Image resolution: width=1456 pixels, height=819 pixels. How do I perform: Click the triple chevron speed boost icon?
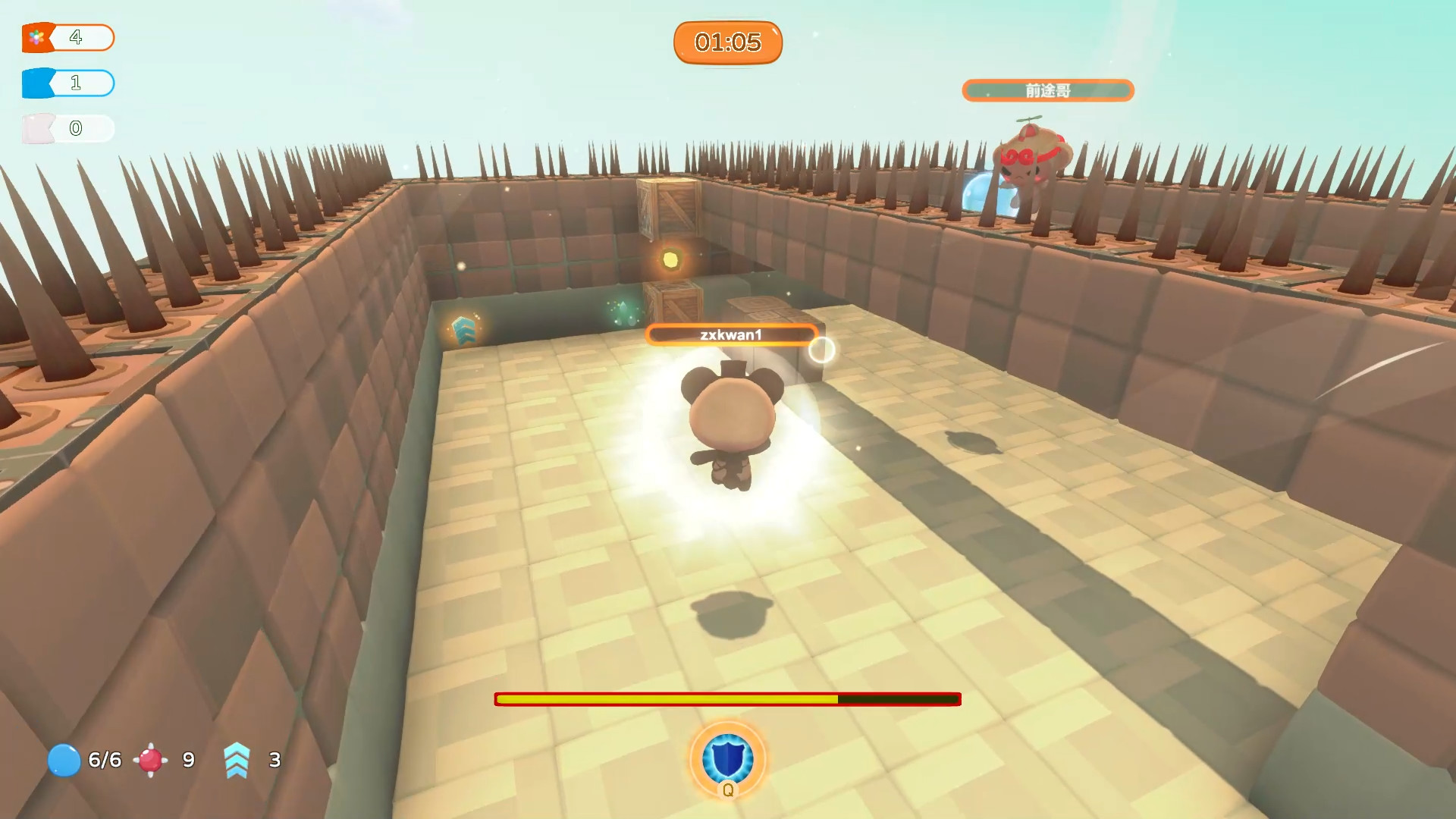(236, 760)
